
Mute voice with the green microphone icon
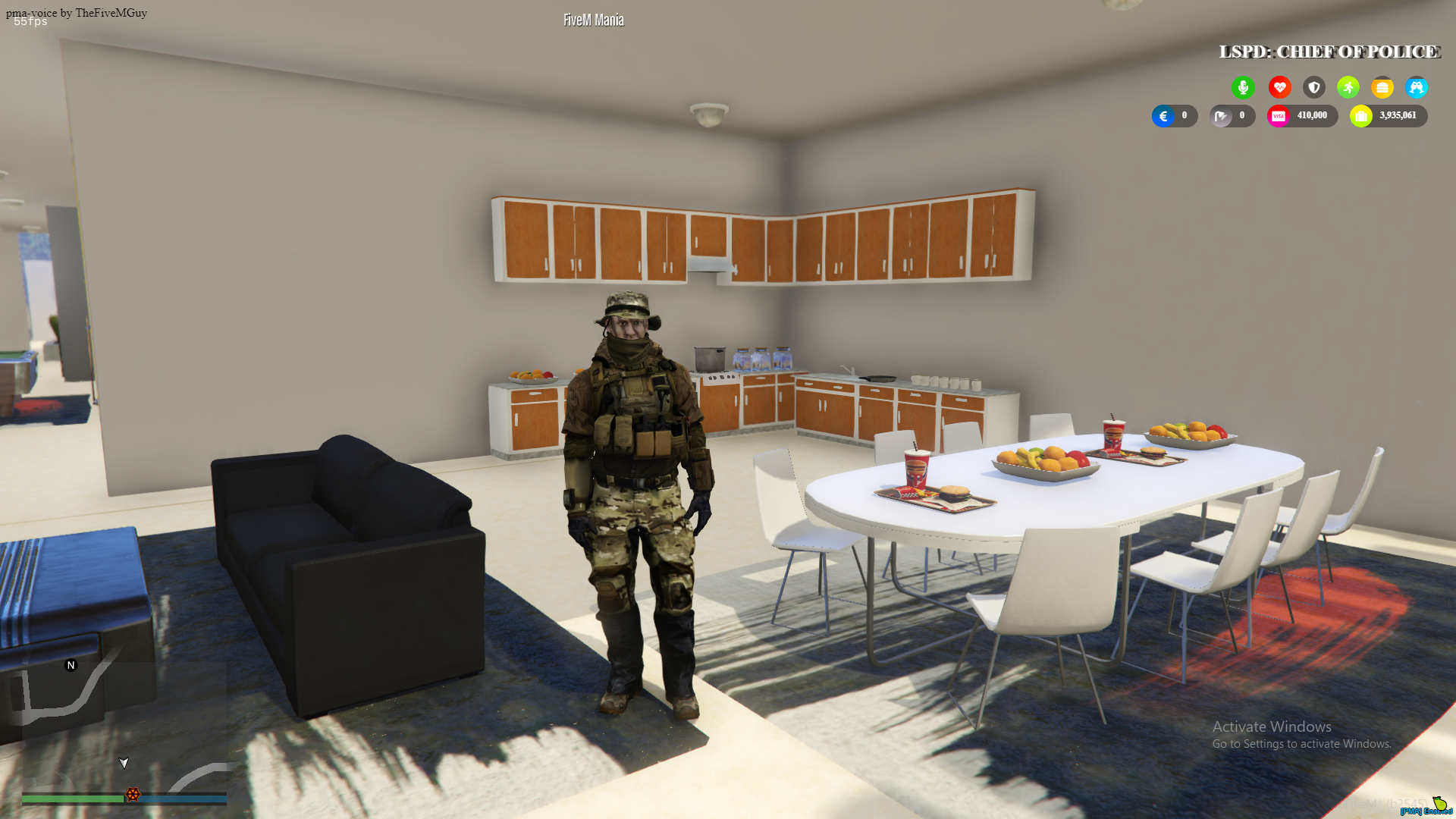pos(1243,87)
